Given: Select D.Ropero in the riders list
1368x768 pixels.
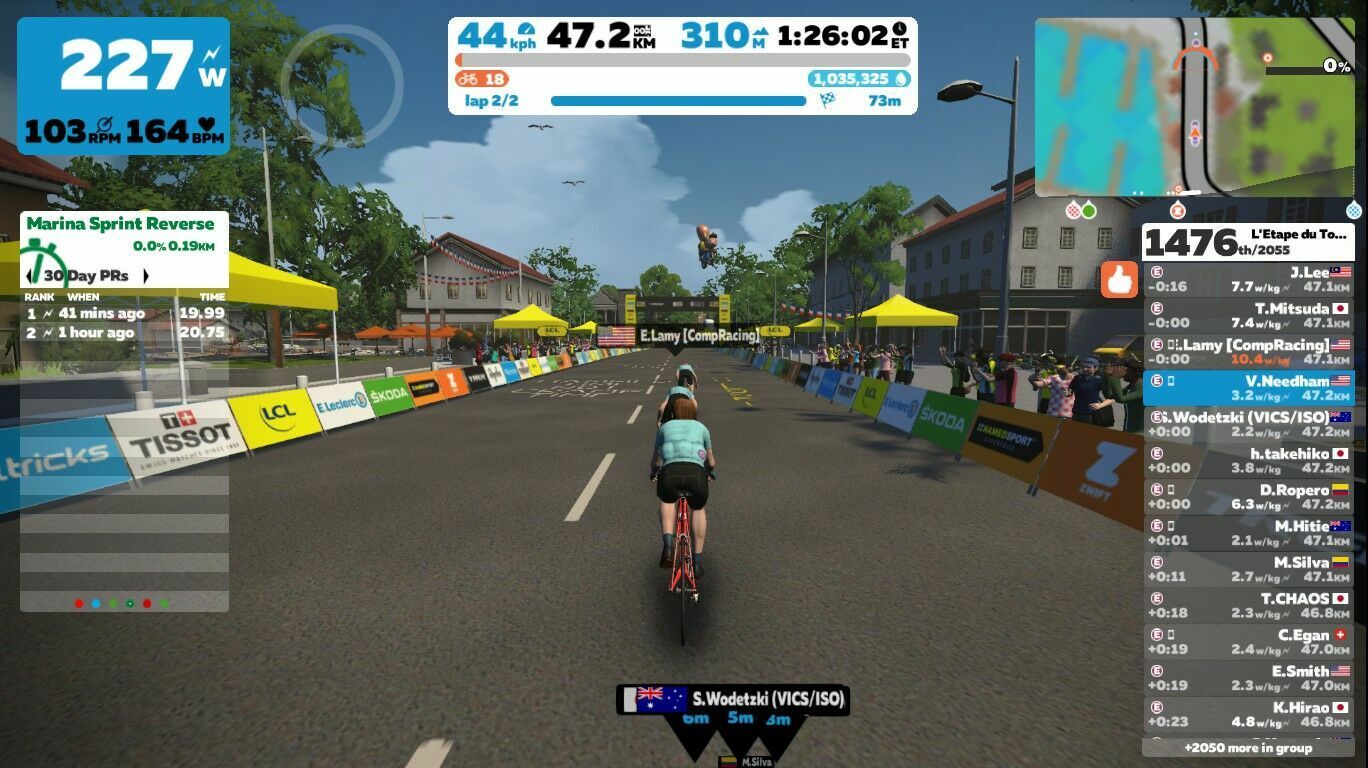Looking at the screenshot, I should click(1248, 497).
